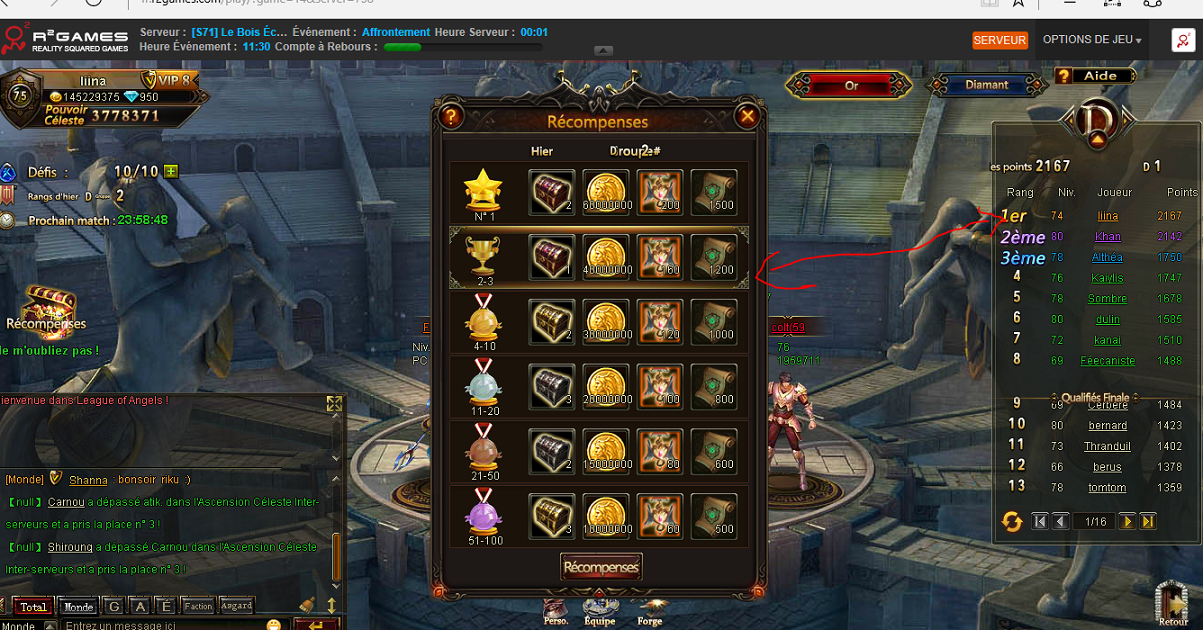Select the Diamant button
The width and height of the screenshot is (1203, 630).
pyautogui.click(x=986, y=86)
